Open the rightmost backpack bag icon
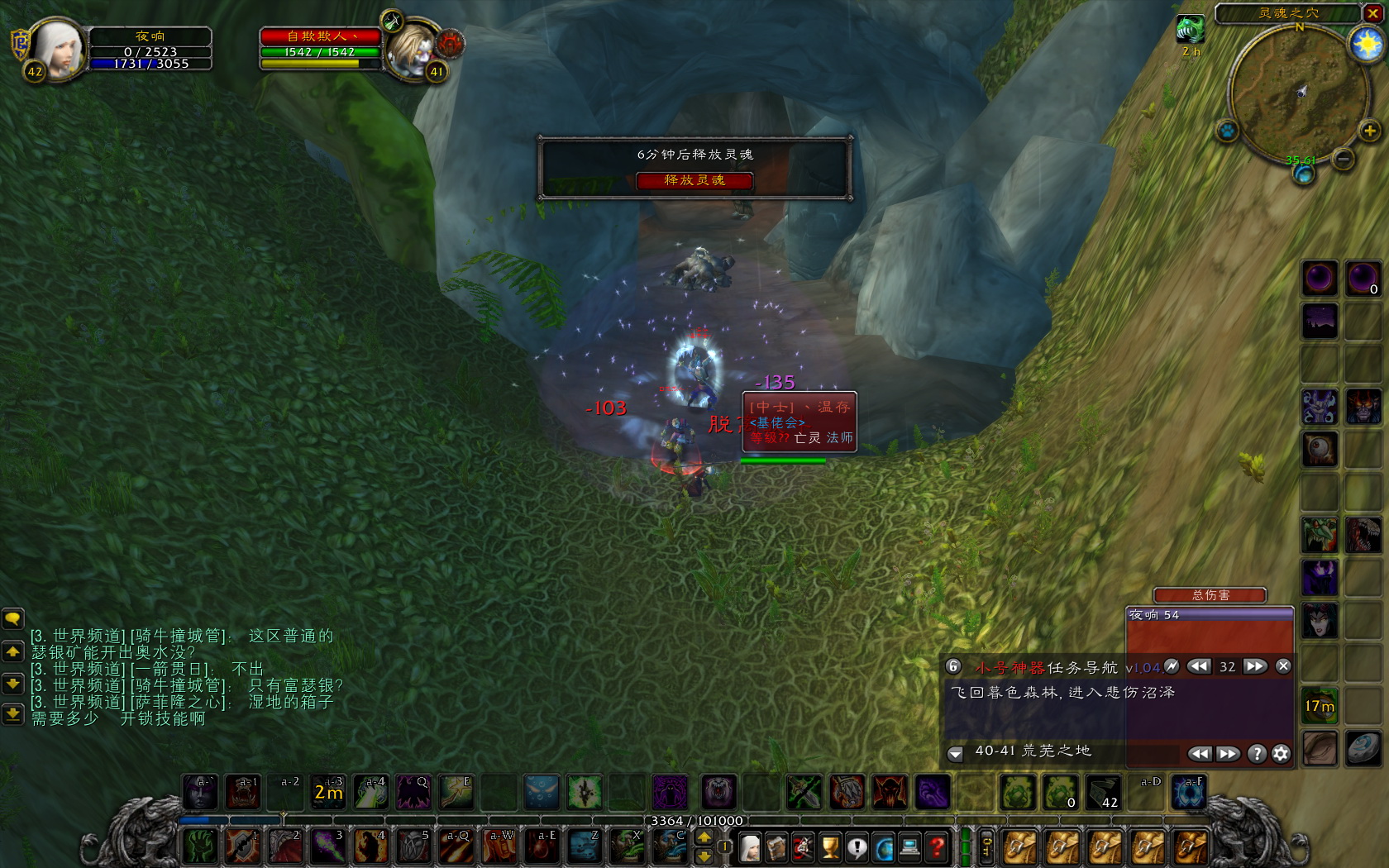Image resolution: width=1389 pixels, height=868 pixels. (1190, 846)
